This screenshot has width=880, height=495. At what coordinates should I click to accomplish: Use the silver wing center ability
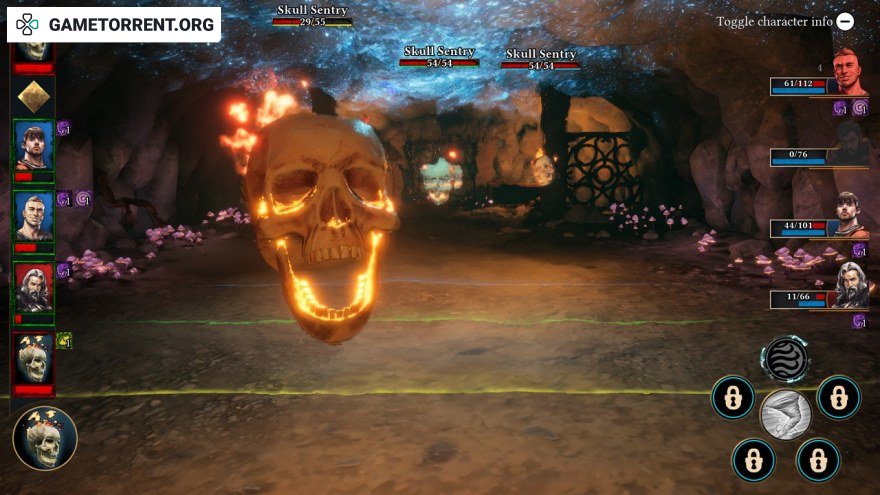[785, 415]
